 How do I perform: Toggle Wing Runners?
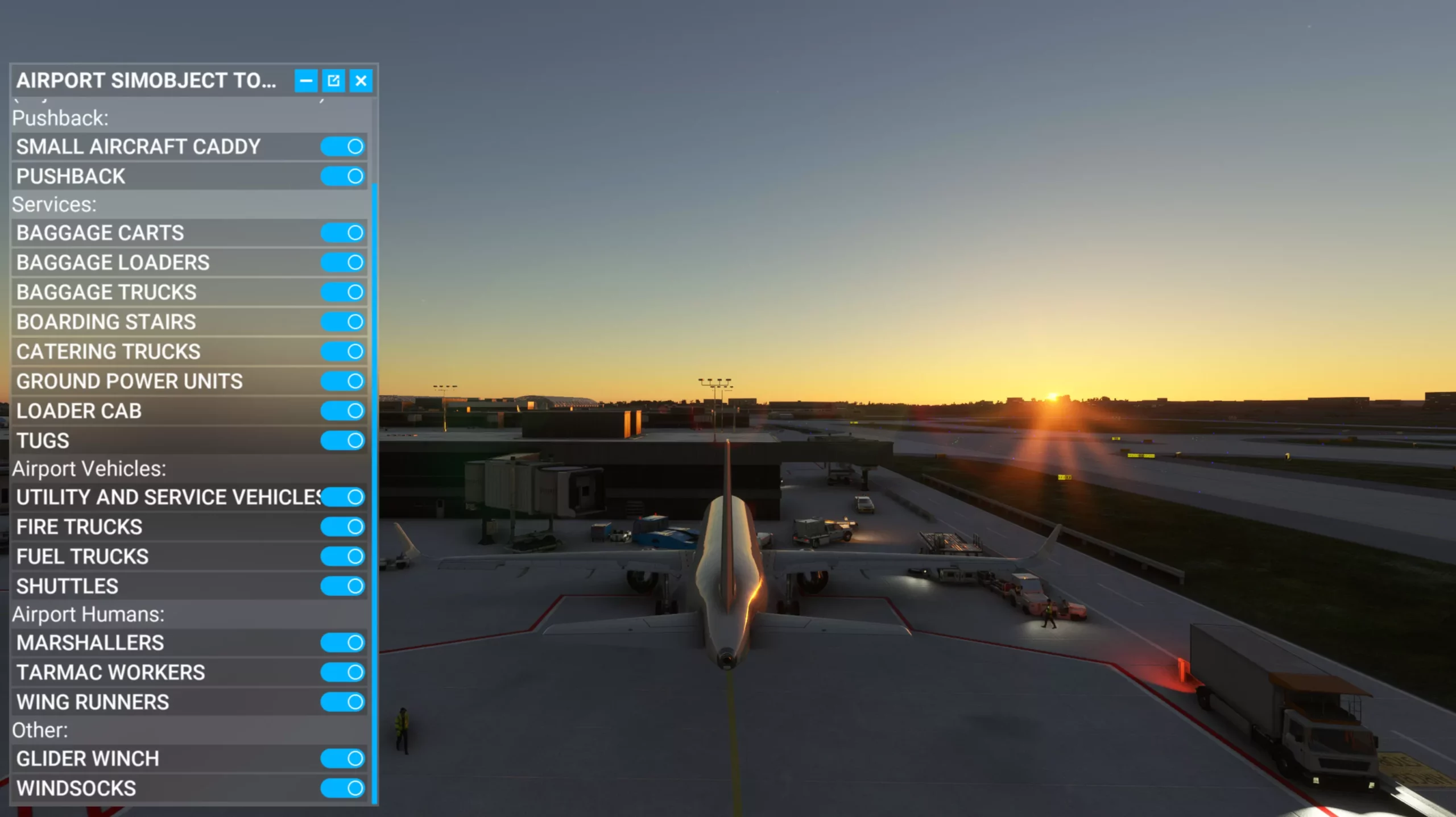coord(342,702)
